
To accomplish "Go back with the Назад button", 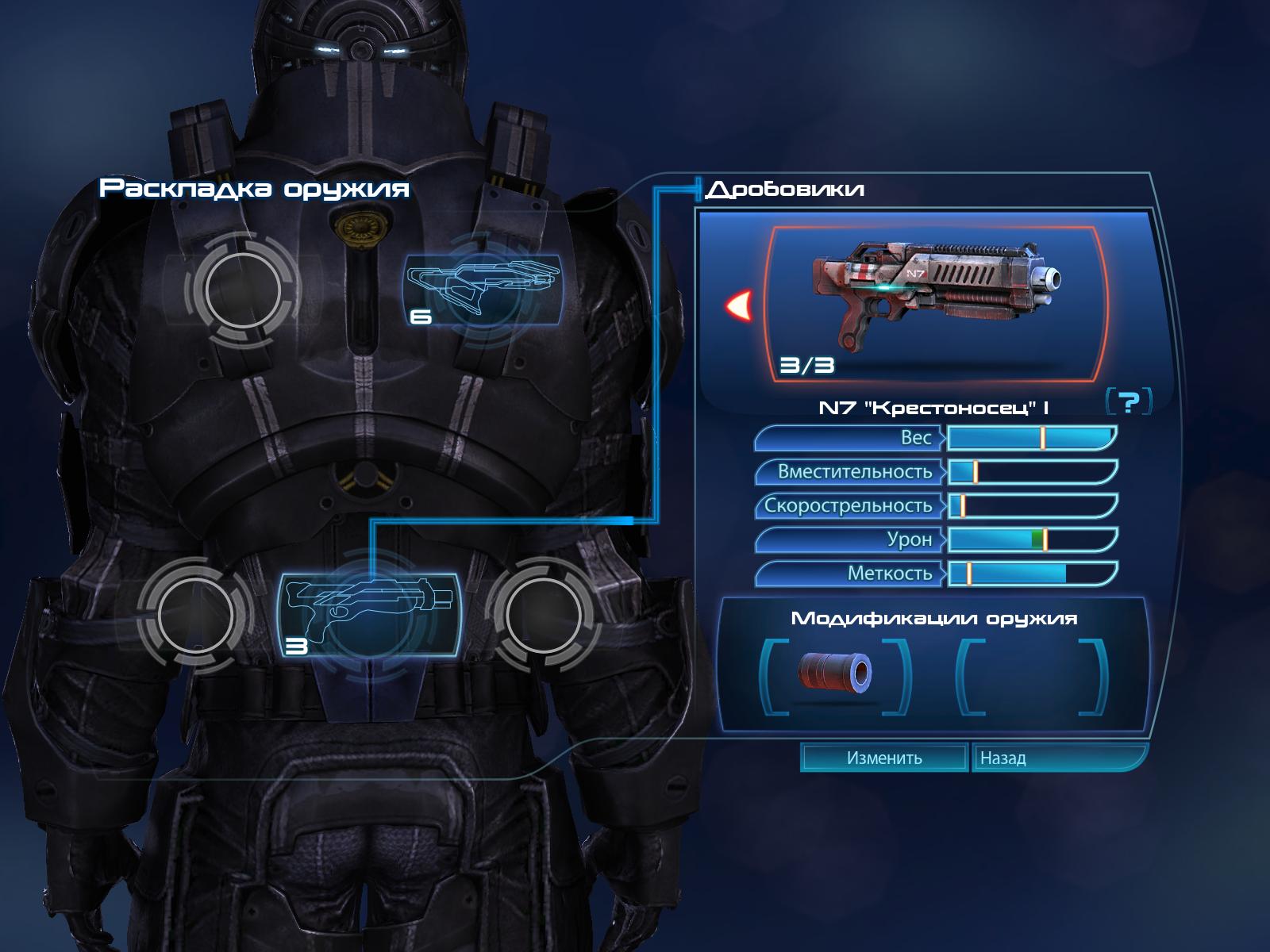I will coord(1058,758).
